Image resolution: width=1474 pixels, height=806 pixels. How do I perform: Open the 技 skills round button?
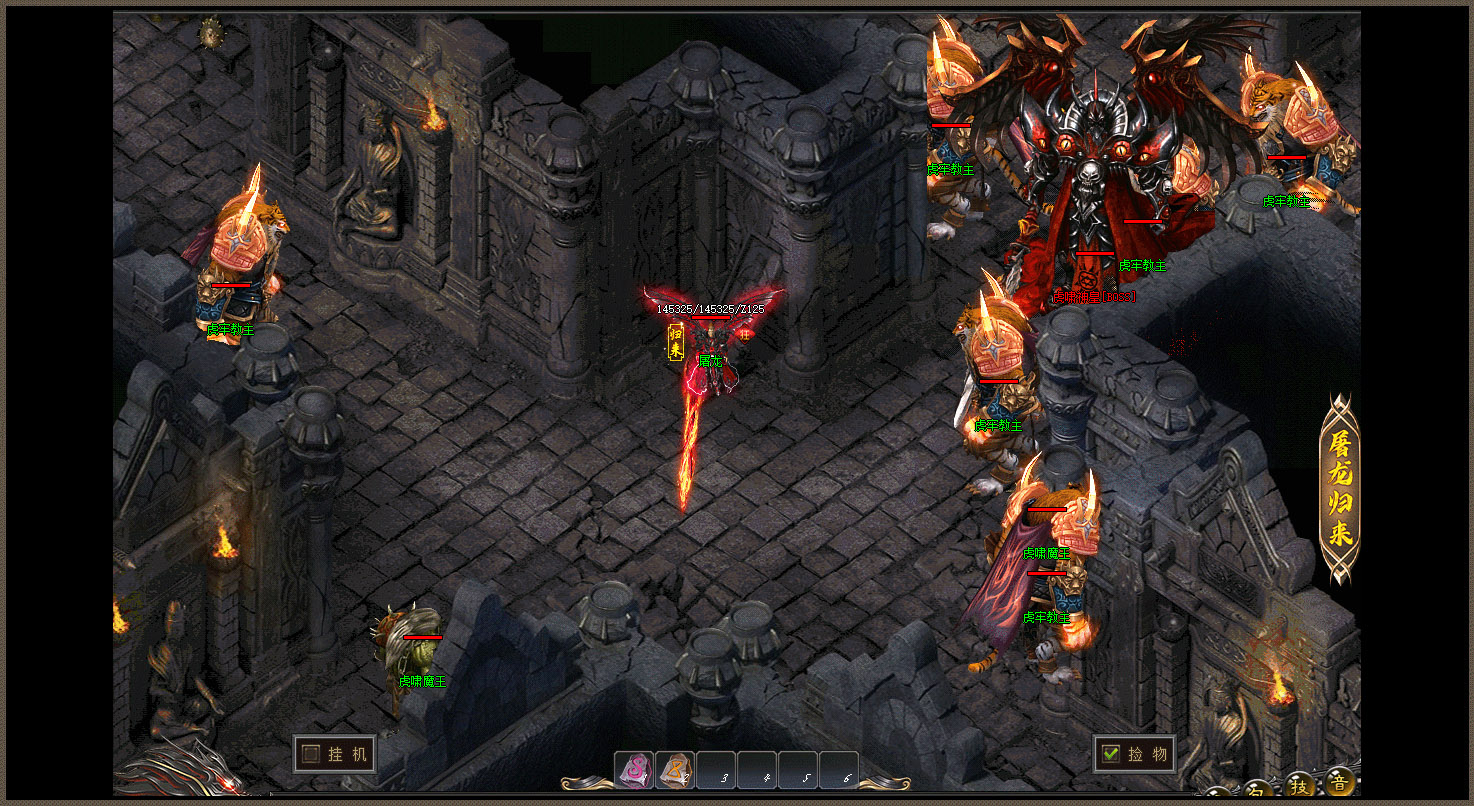[x=1300, y=784]
